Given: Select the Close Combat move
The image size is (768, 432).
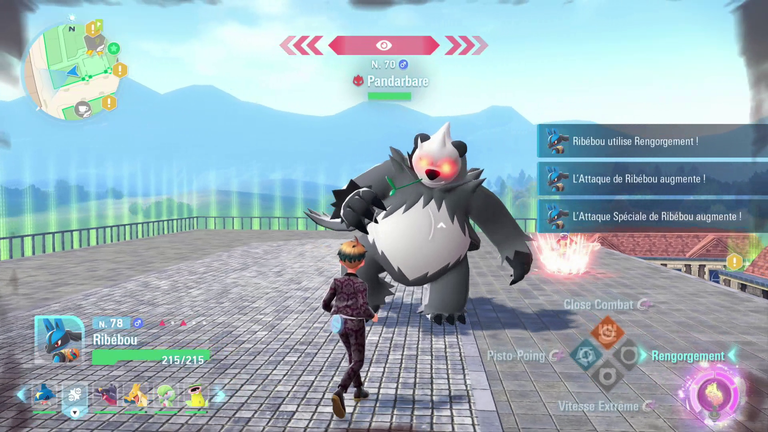Looking at the screenshot, I should 598,304.
